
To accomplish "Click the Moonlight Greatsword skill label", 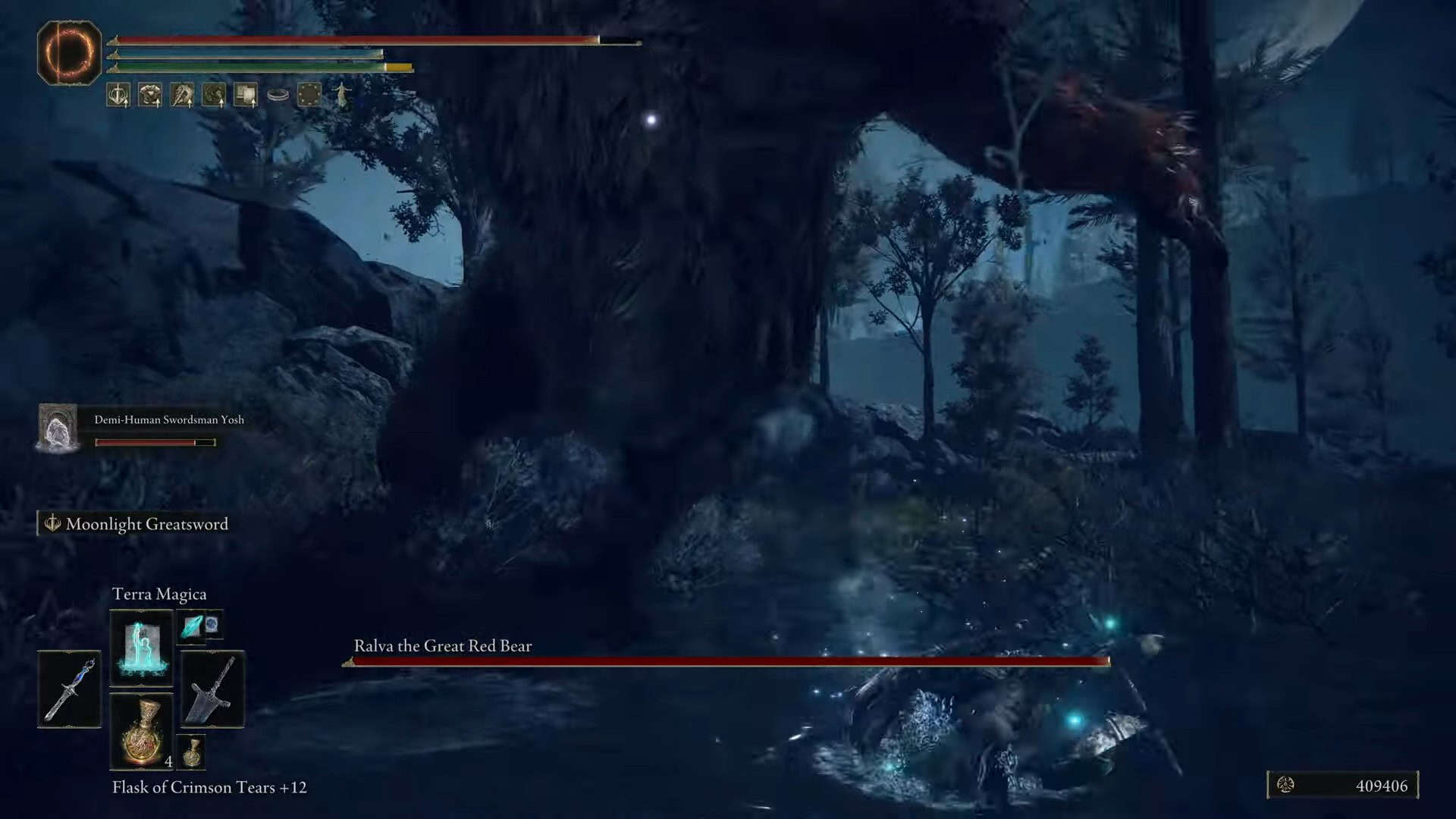I will pos(146,524).
